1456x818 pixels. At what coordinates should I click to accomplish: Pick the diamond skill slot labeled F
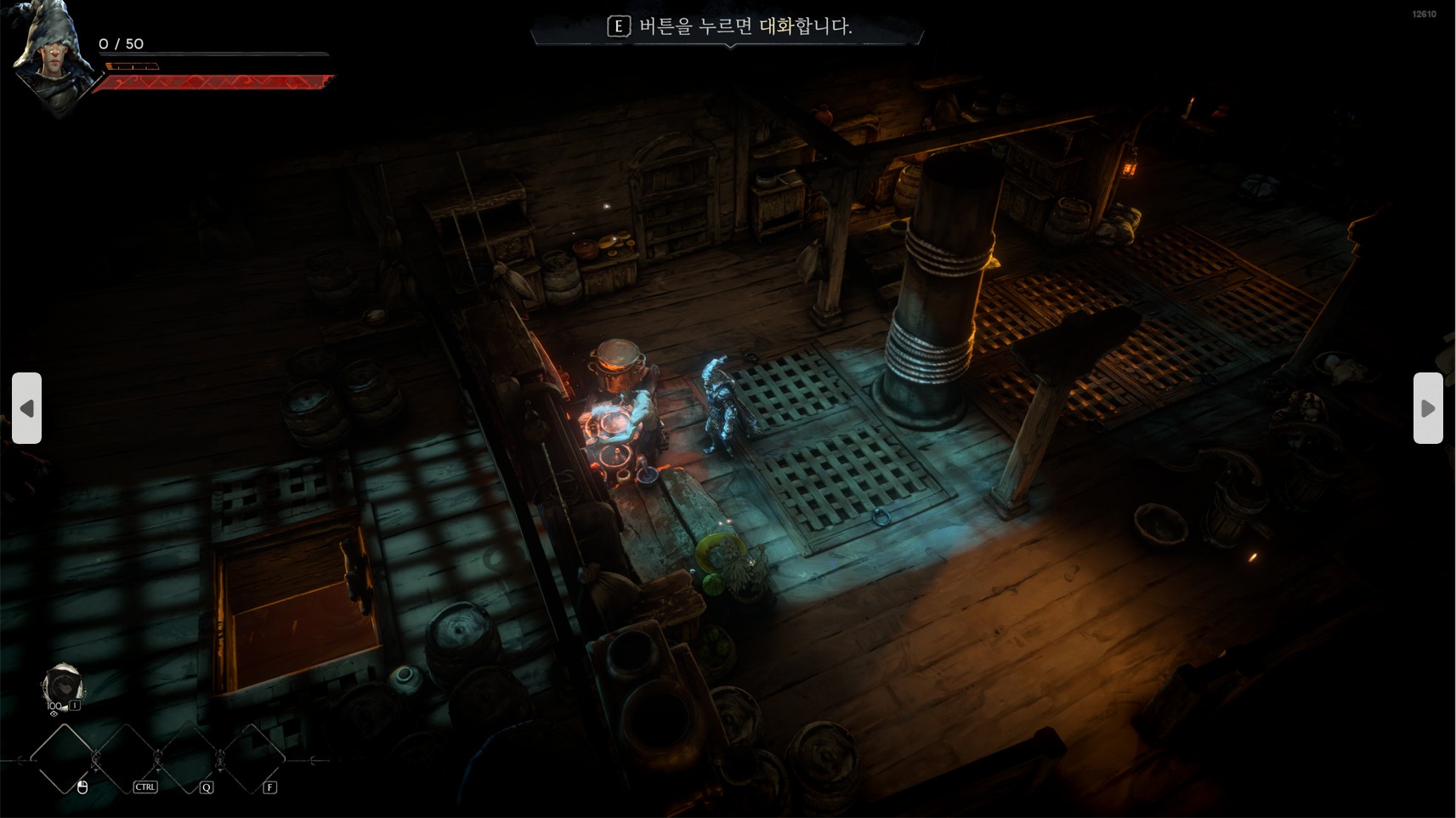pos(252,758)
